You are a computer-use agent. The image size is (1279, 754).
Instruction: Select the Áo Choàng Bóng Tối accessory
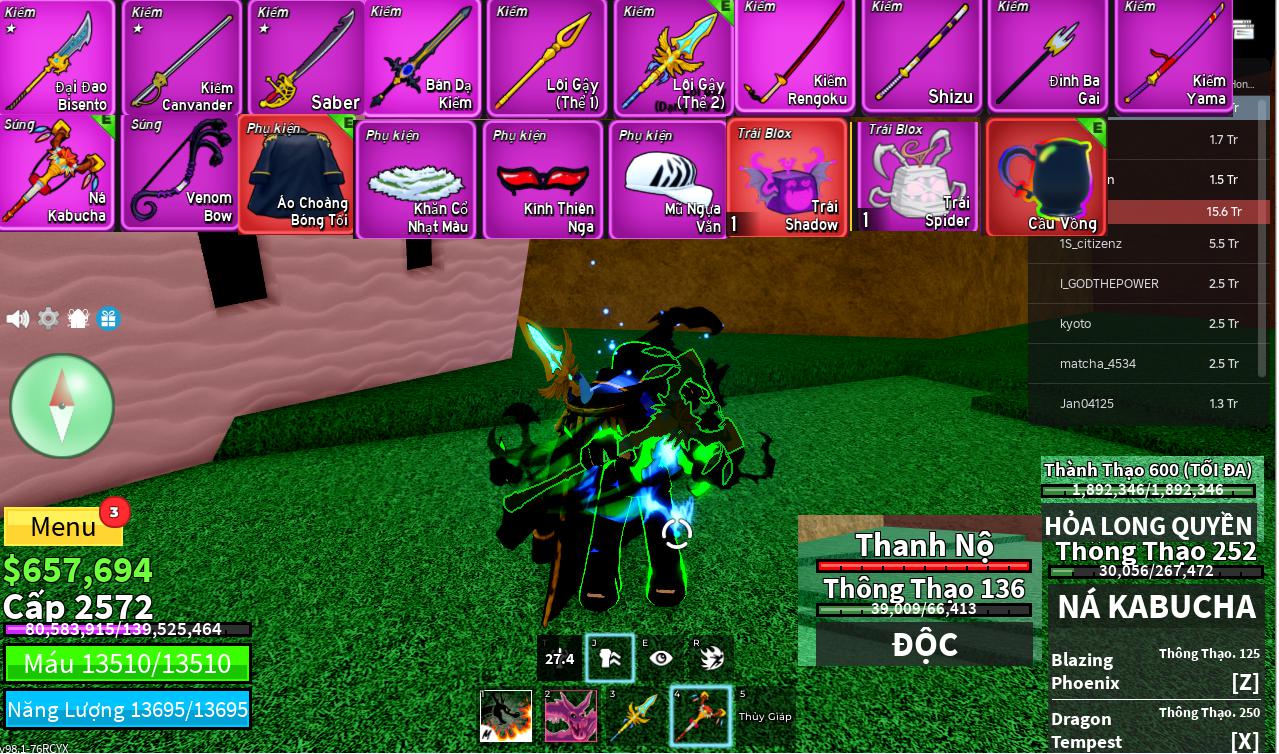click(x=297, y=175)
